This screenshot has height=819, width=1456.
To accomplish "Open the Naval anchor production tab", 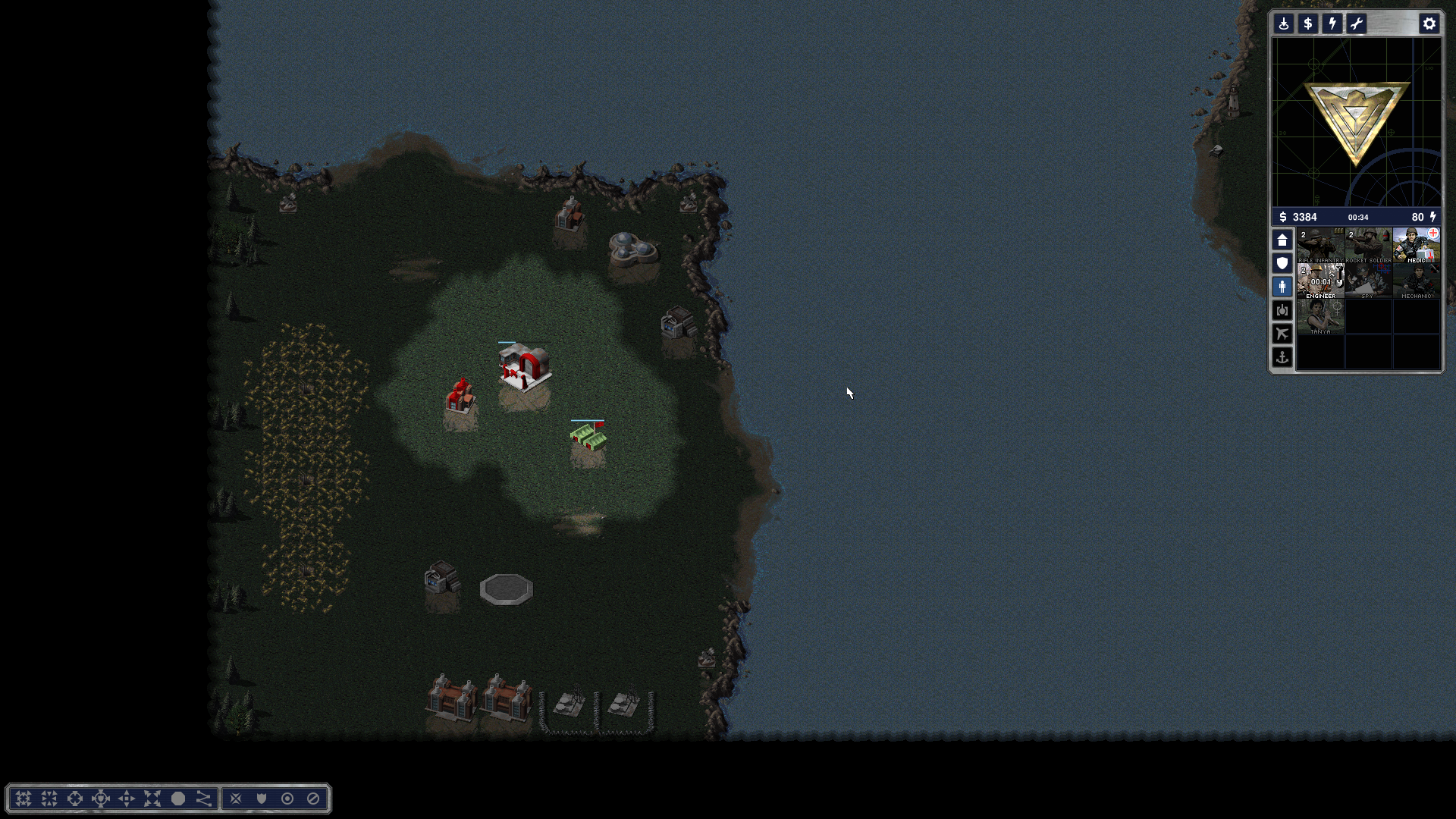I will [x=1282, y=357].
